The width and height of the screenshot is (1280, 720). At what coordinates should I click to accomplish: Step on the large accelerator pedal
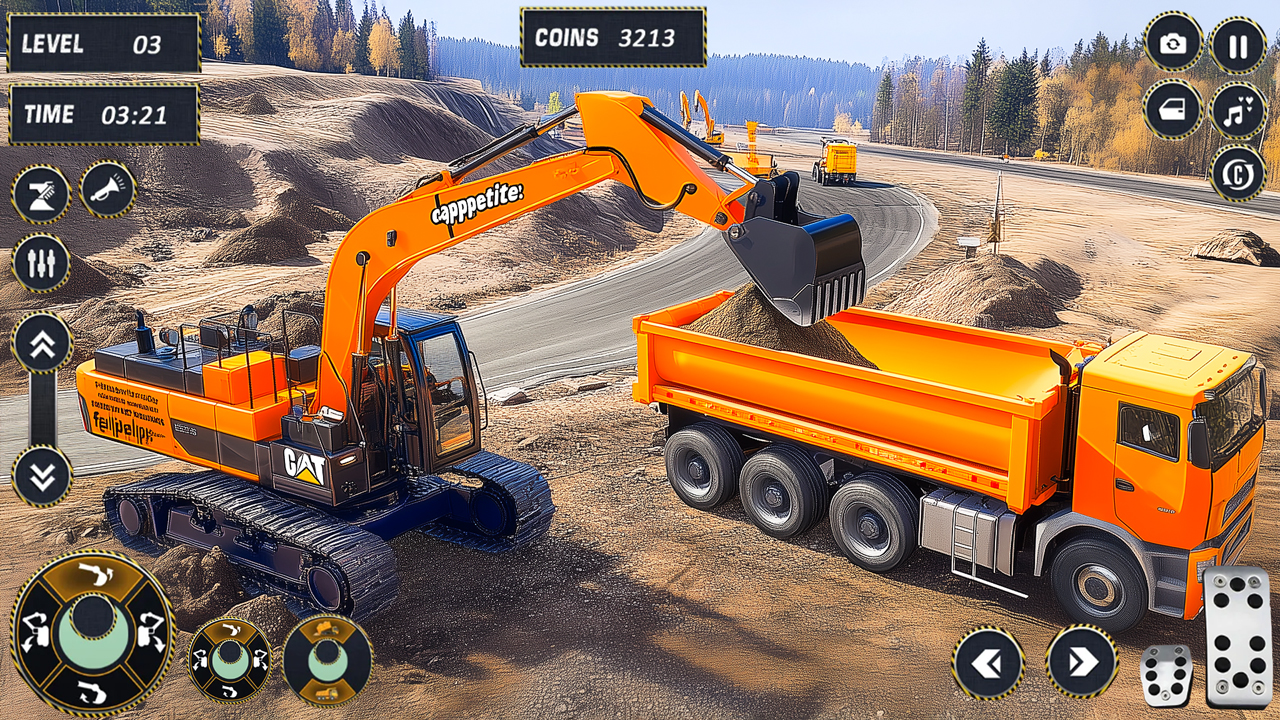pos(1238,636)
